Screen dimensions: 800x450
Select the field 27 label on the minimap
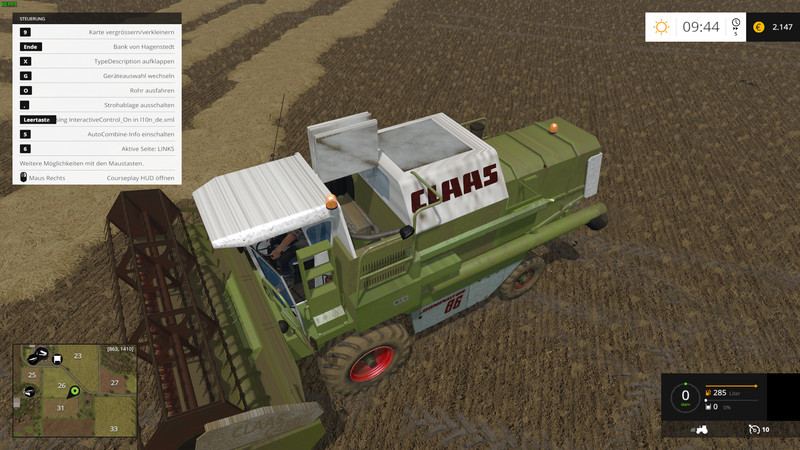pos(115,382)
